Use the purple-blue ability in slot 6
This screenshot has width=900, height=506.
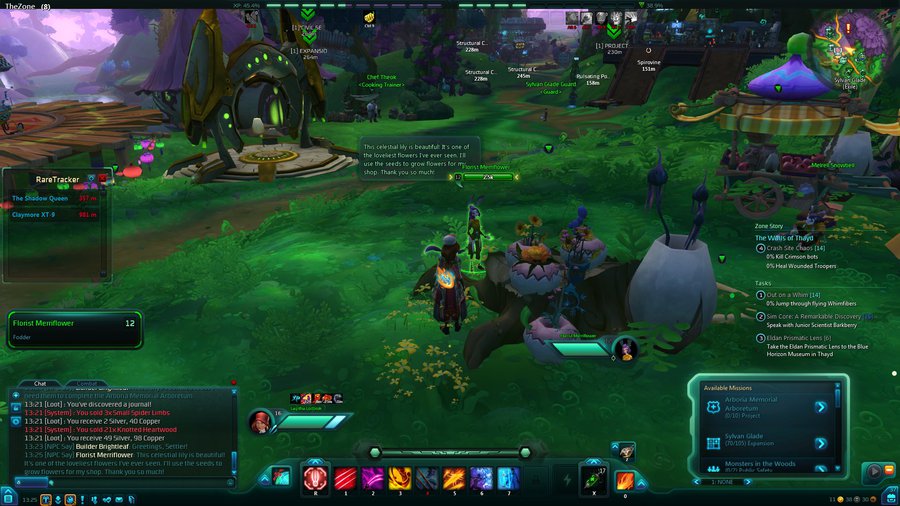[x=481, y=478]
